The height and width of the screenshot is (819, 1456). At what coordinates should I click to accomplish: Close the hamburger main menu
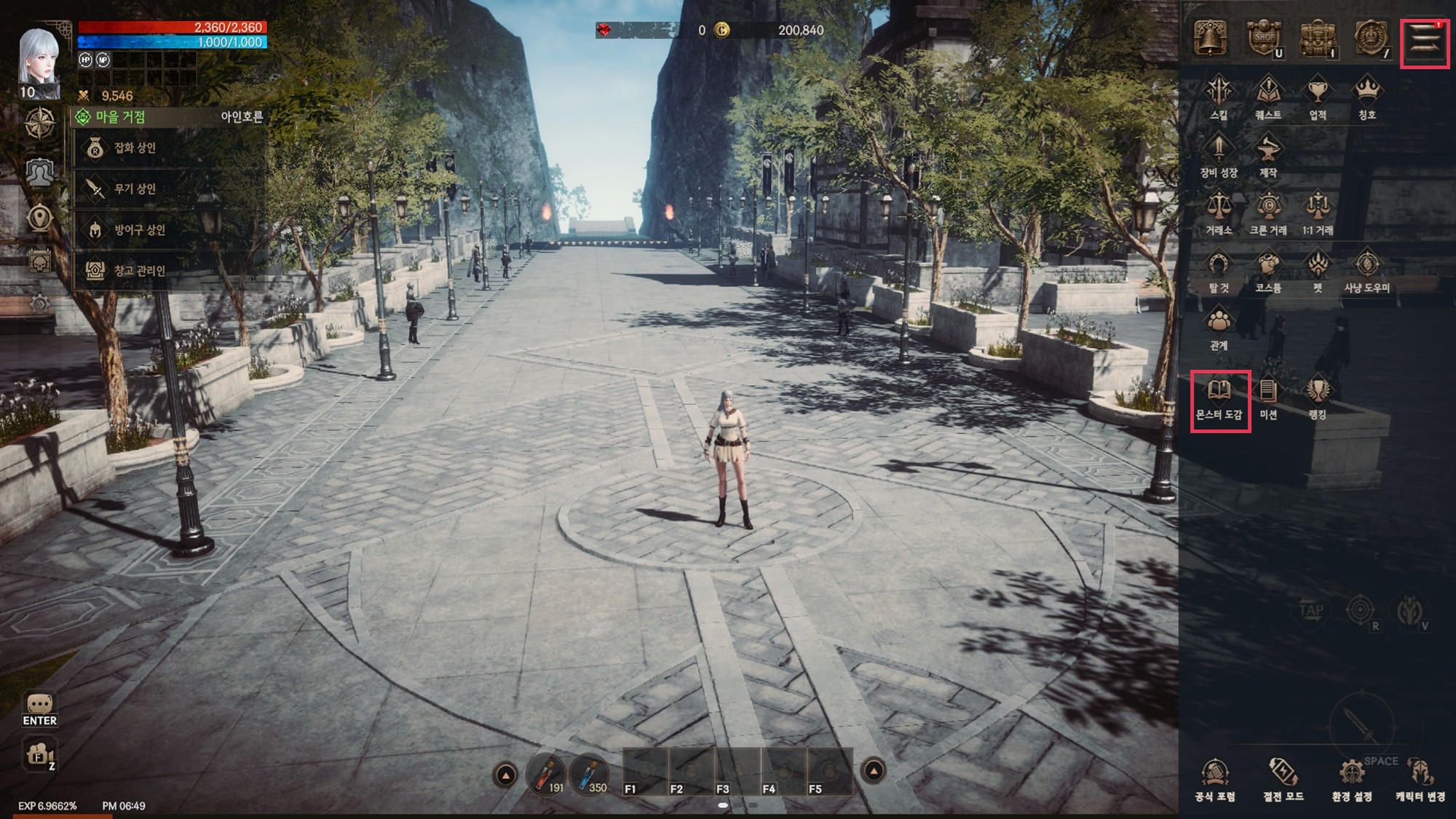pyautogui.click(x=1425, y=42)
